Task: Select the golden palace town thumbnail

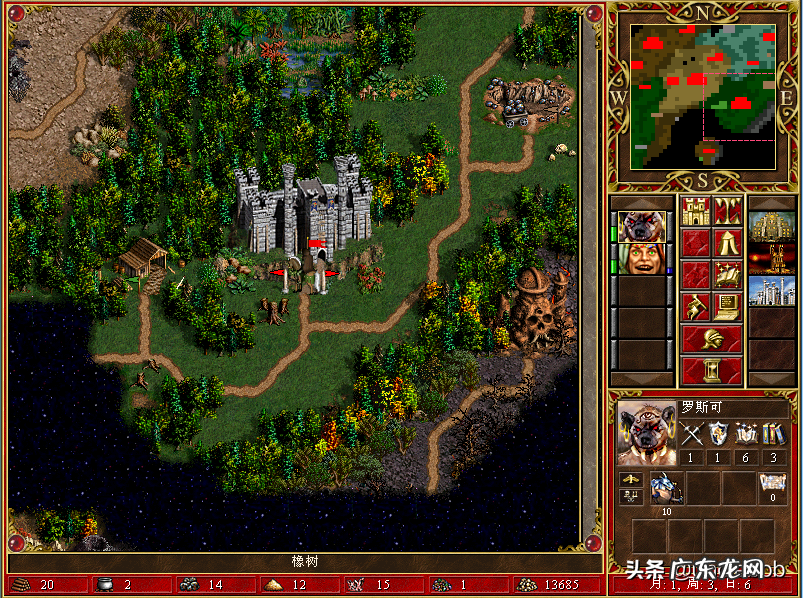Action: pyautogui.click(x=771, y=226)
